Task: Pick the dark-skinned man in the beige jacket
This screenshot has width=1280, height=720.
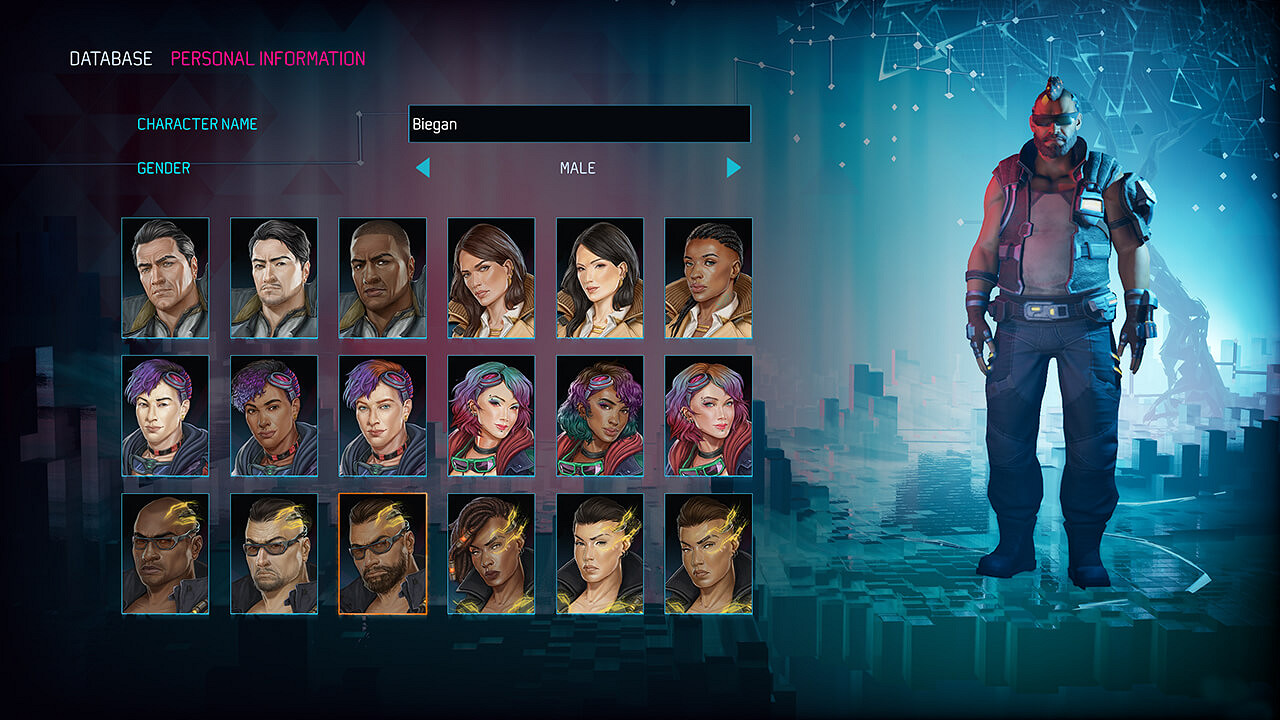Action: 382,278
